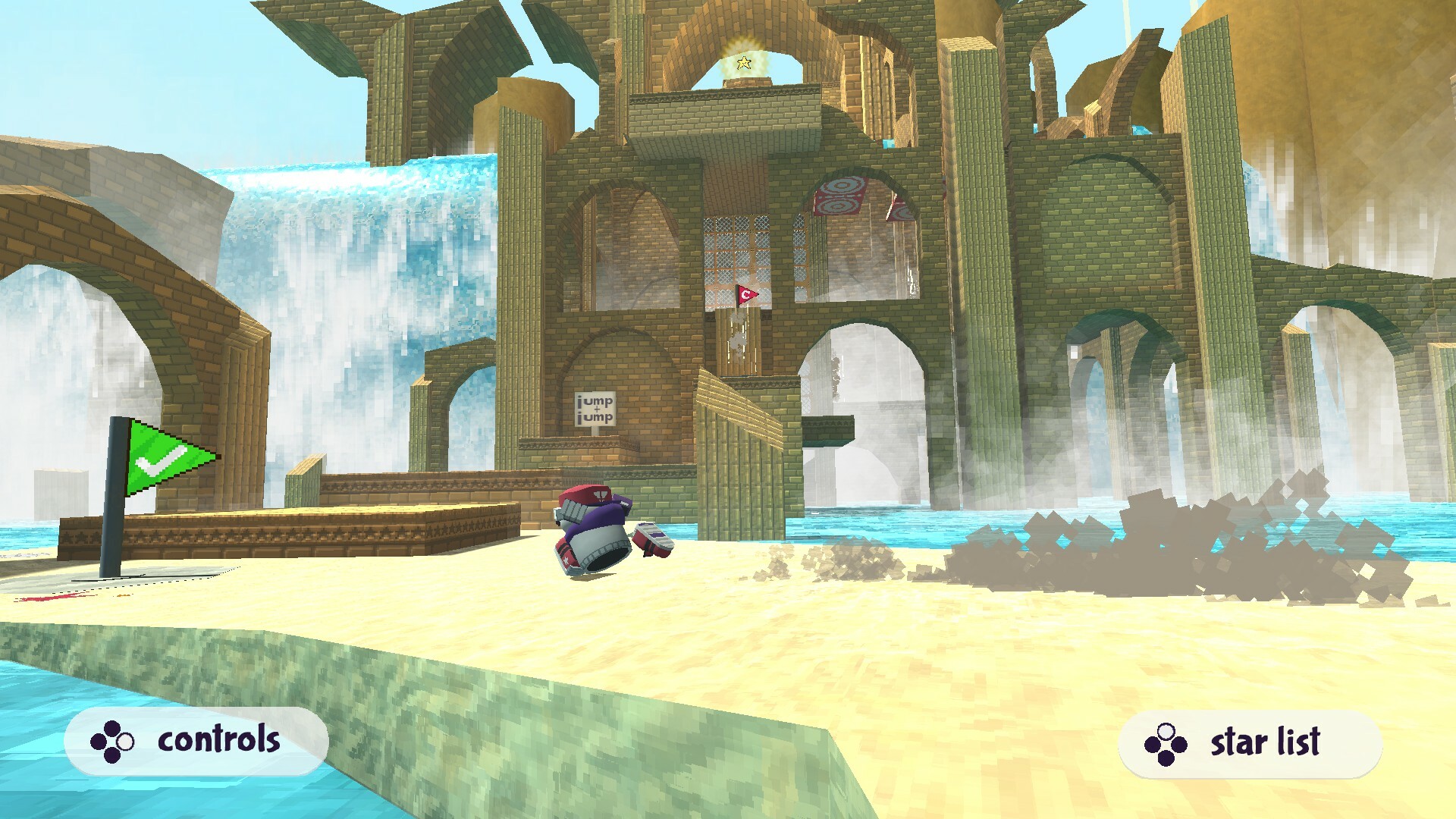Click the golden star atop the castle
The width and height of the screenshot is (1456, 819).
tap(743, 62)
